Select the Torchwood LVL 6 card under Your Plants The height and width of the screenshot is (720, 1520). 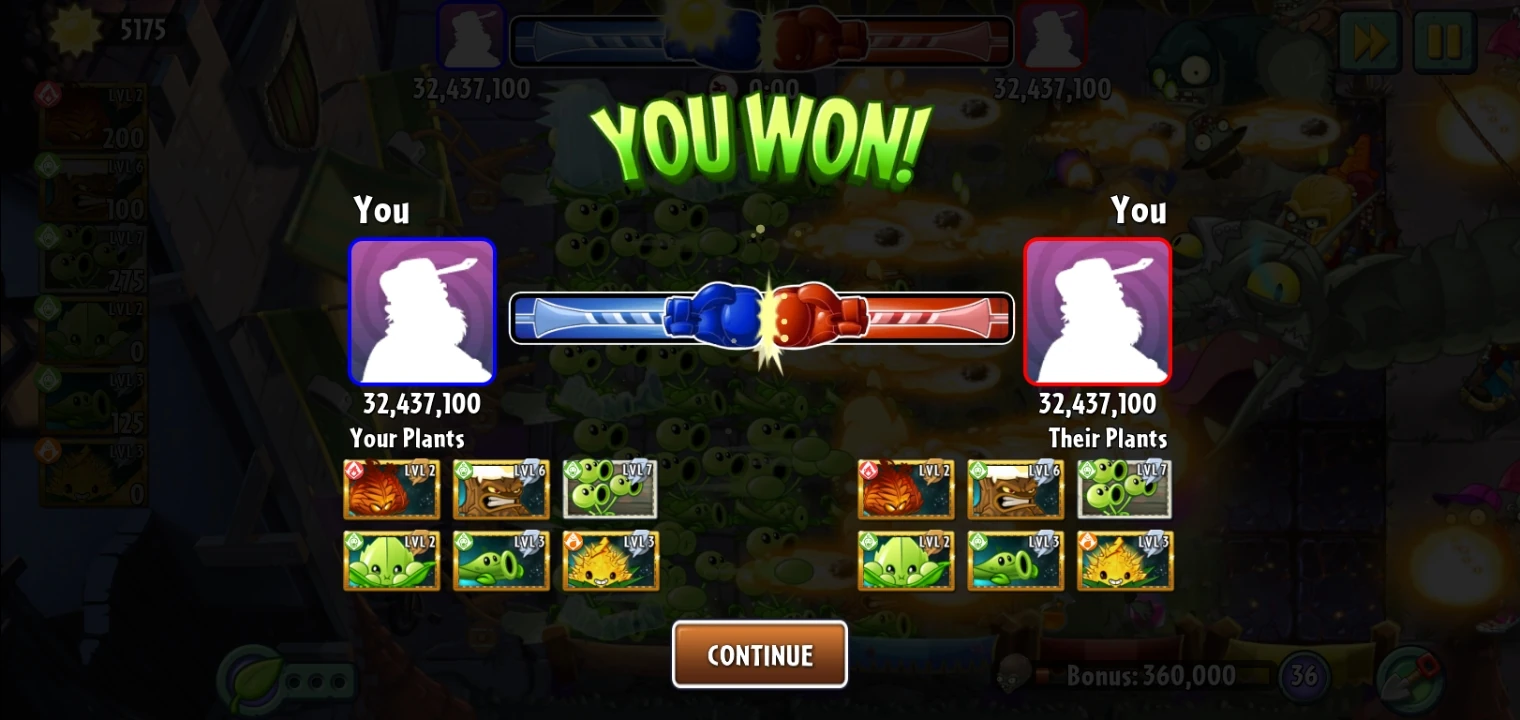[501, 489]
